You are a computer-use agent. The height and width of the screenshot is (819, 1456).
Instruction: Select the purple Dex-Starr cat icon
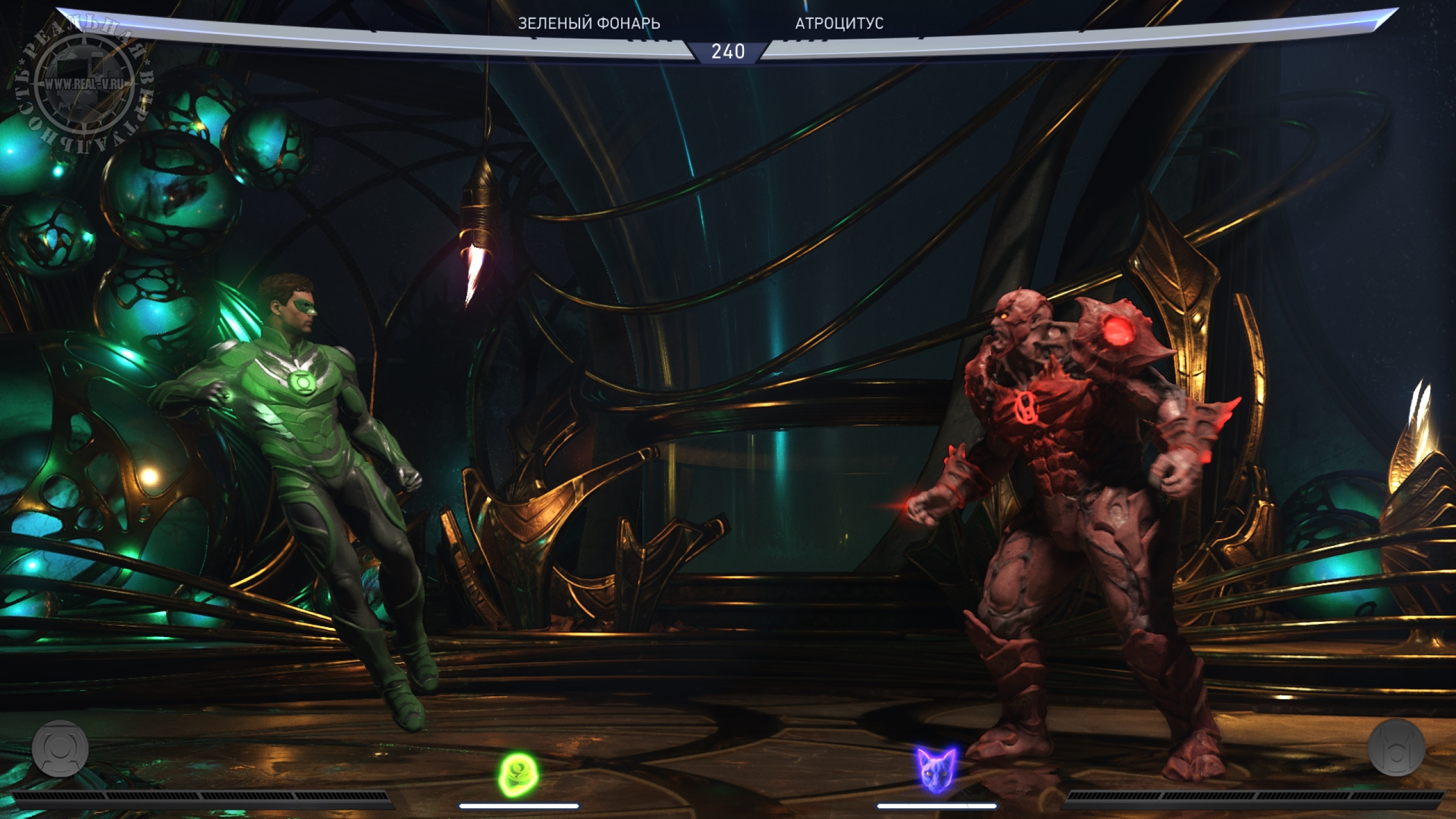coord(937,769)
